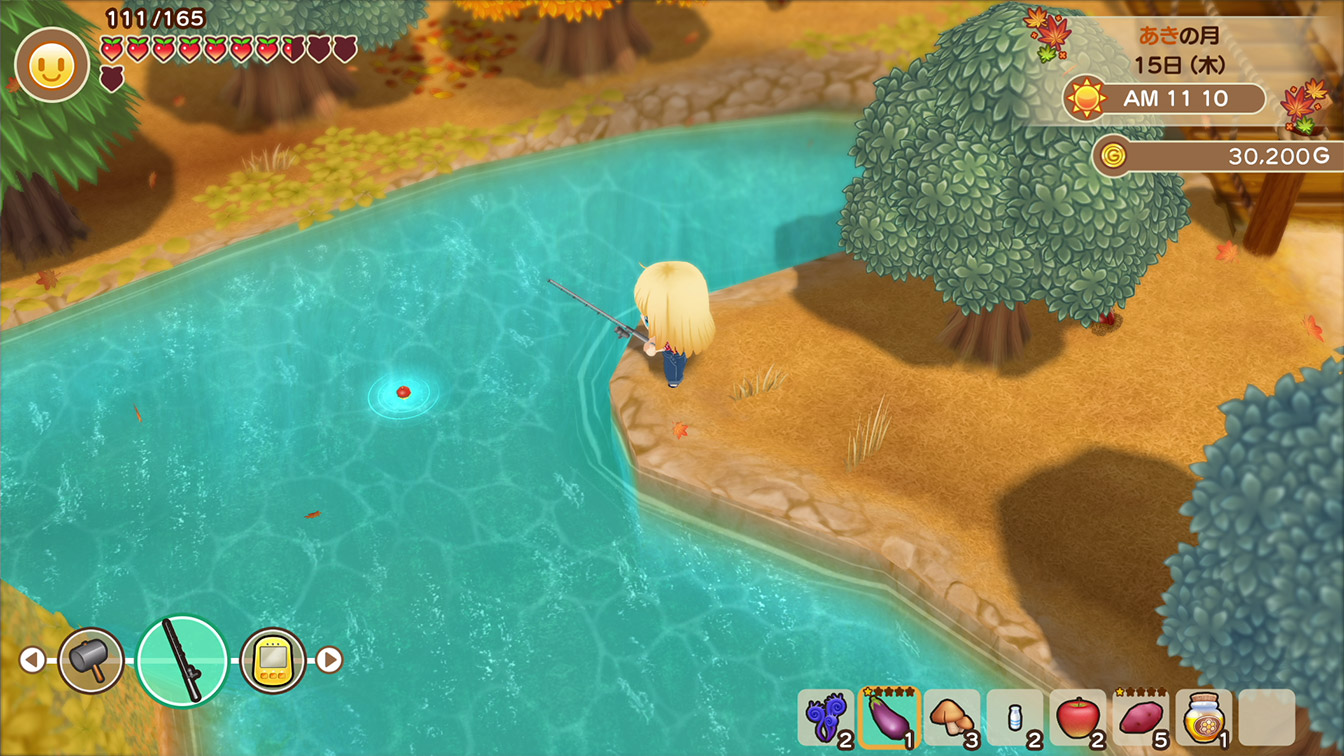
Task: Select the red apple slot
Action: tap(1078, 718)
